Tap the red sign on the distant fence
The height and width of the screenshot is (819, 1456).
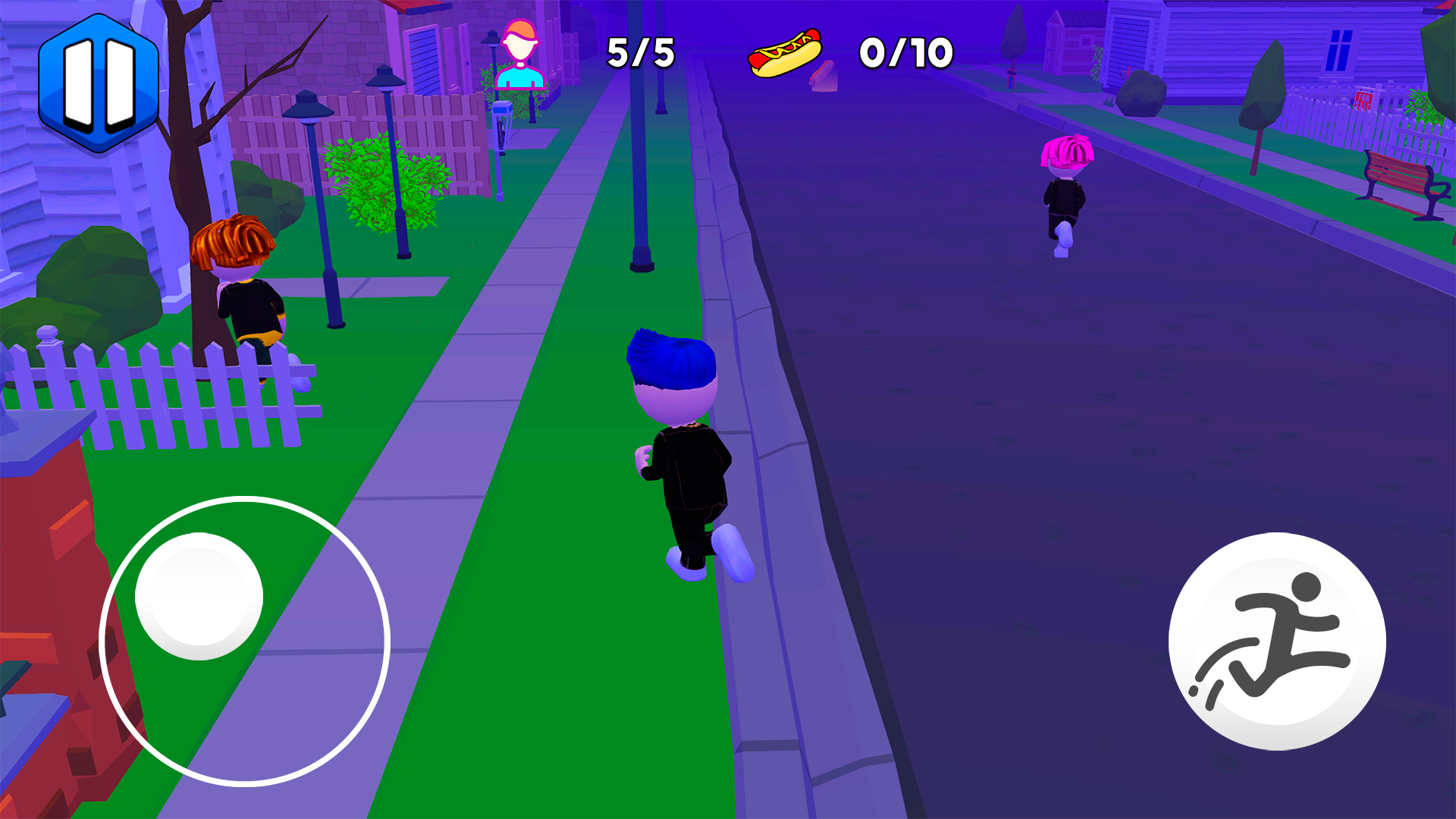coord(1365,100)
